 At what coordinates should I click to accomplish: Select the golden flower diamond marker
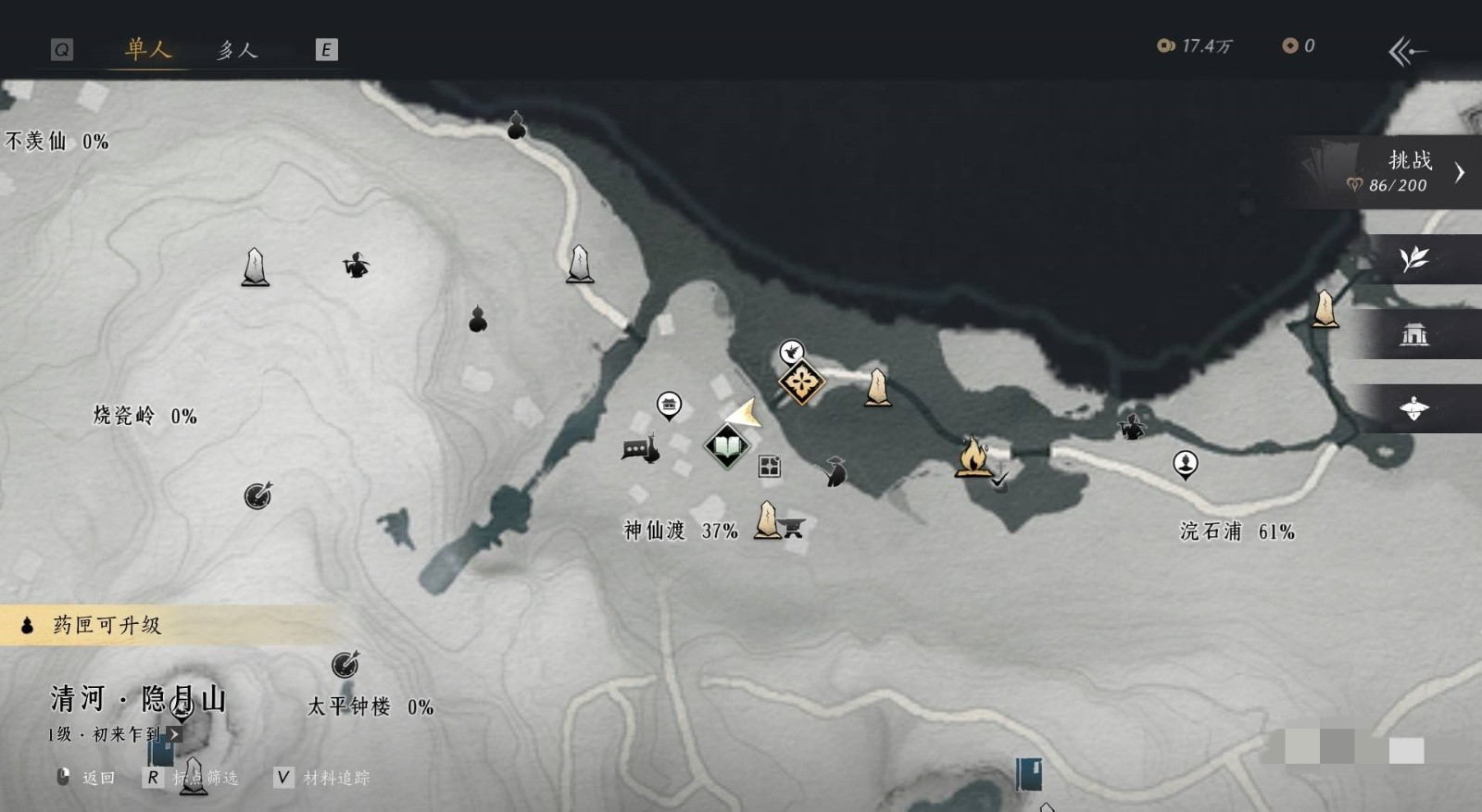[802, 381]
